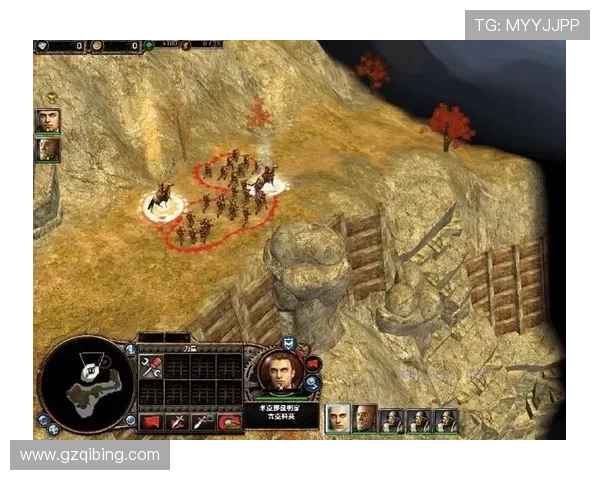Click the selected hero's large portrait
This screenshot has width=600, height=480.
pos(277,372)
